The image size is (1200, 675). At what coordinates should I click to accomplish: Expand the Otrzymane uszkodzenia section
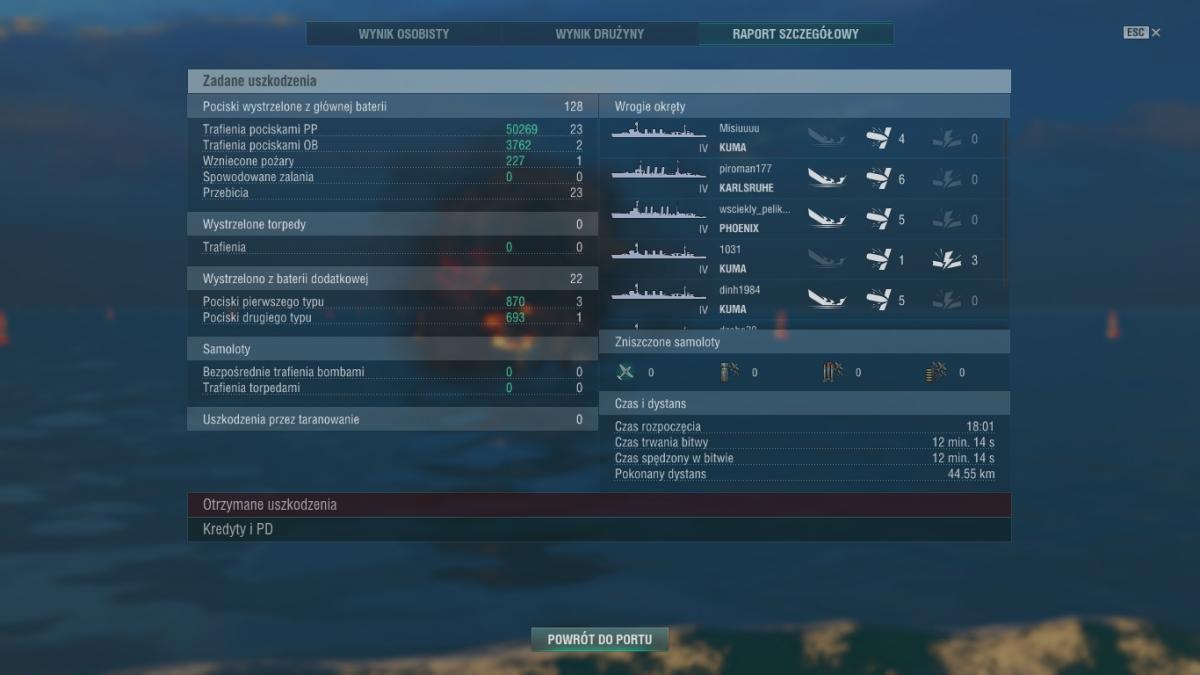tap(598, 505)
